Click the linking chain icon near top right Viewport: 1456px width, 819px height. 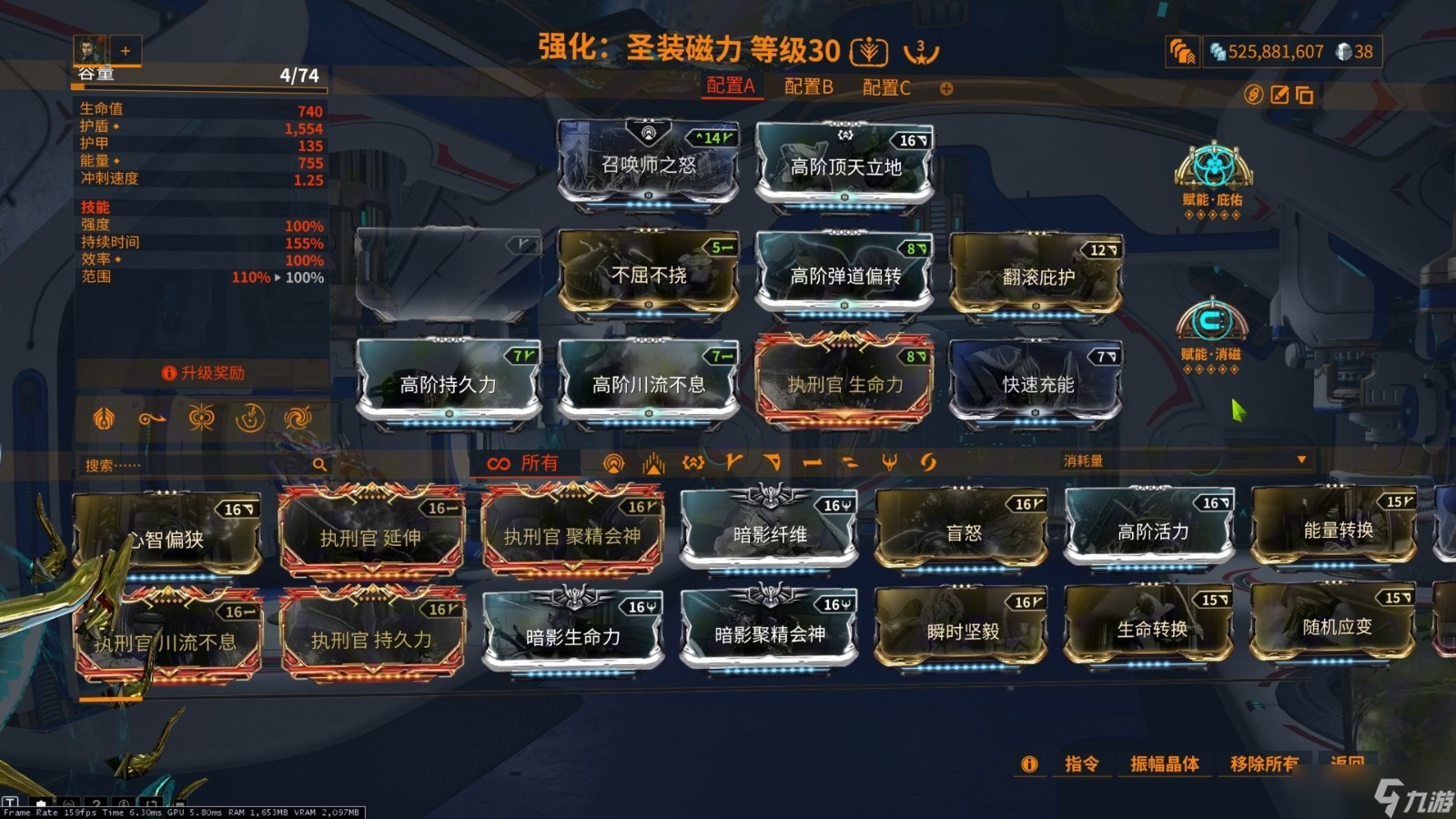click(x=1253, y=94)
